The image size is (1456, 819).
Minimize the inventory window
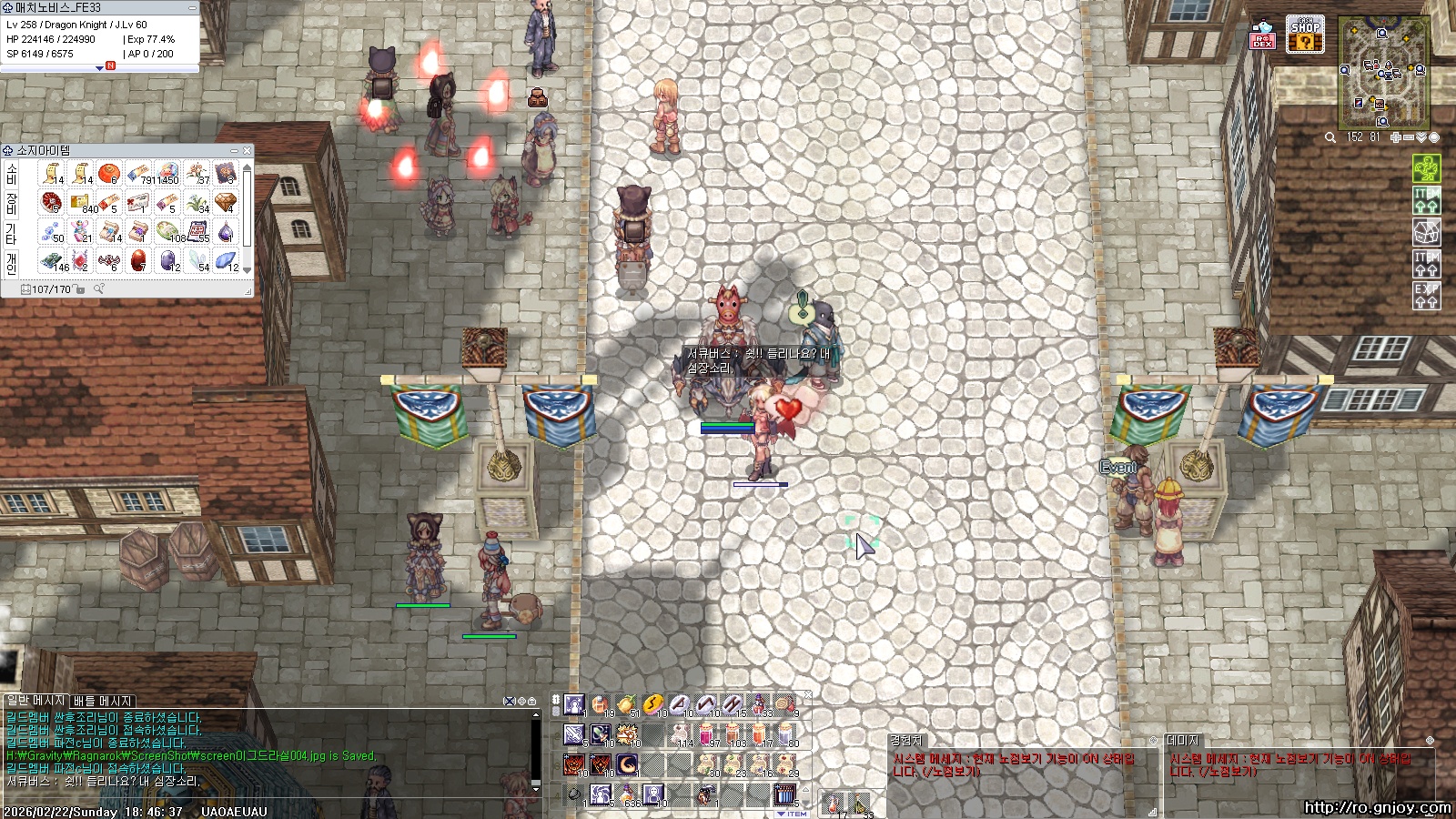(234, 150)
